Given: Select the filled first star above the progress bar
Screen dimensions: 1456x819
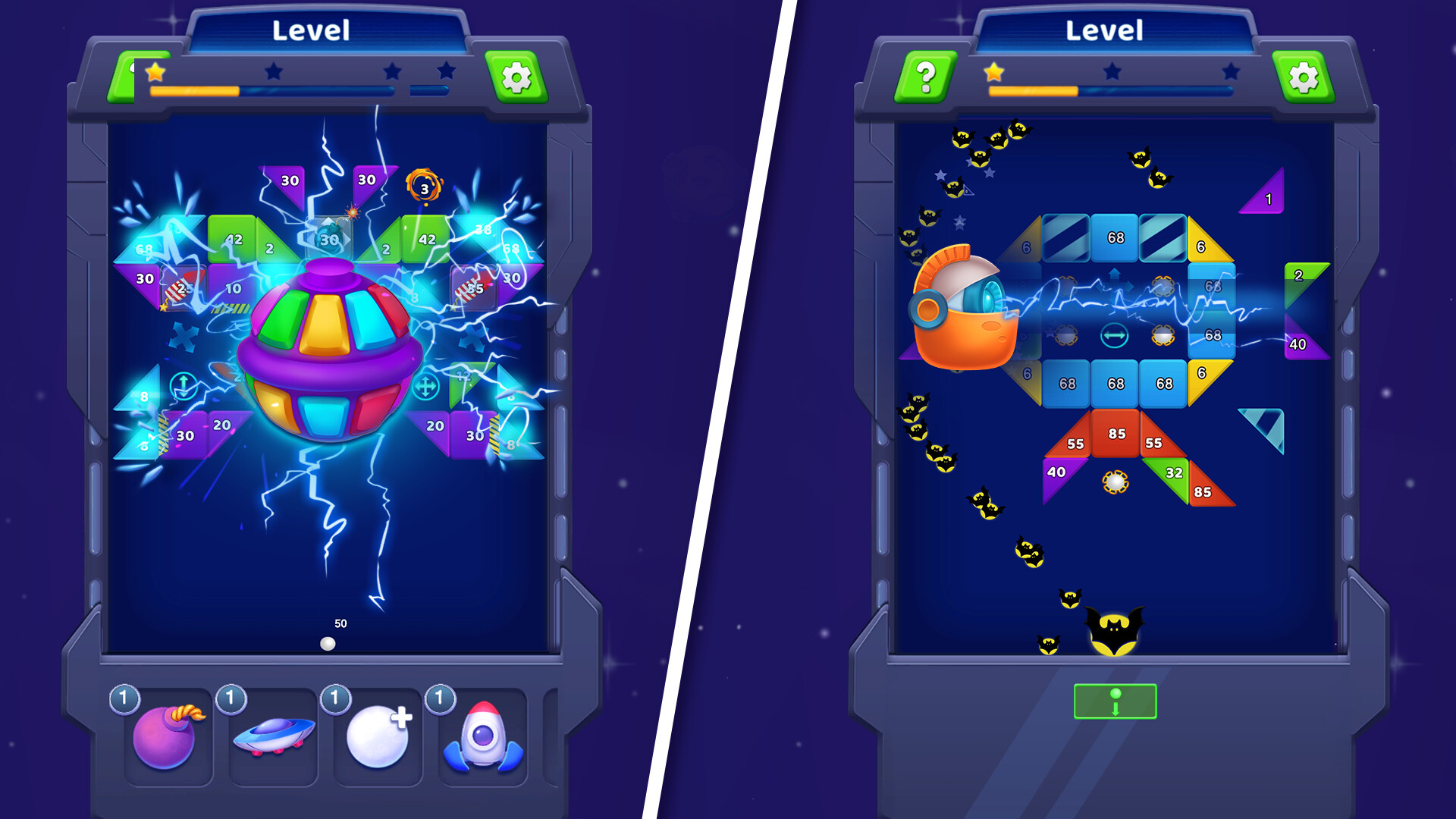Looking at the screenshot, I should click(154, 71).
